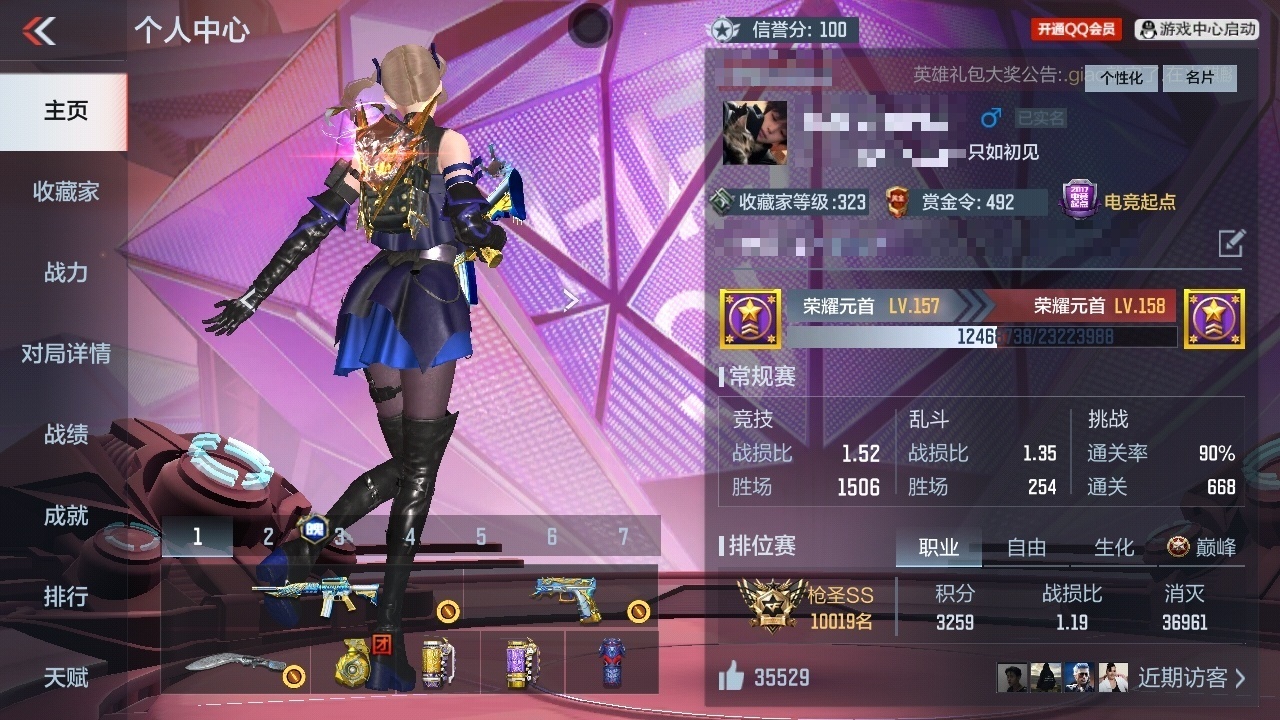Screen dimensions: 1280x720
Task: Give a like with the thumbs-up icon
Action: (732, 678)
